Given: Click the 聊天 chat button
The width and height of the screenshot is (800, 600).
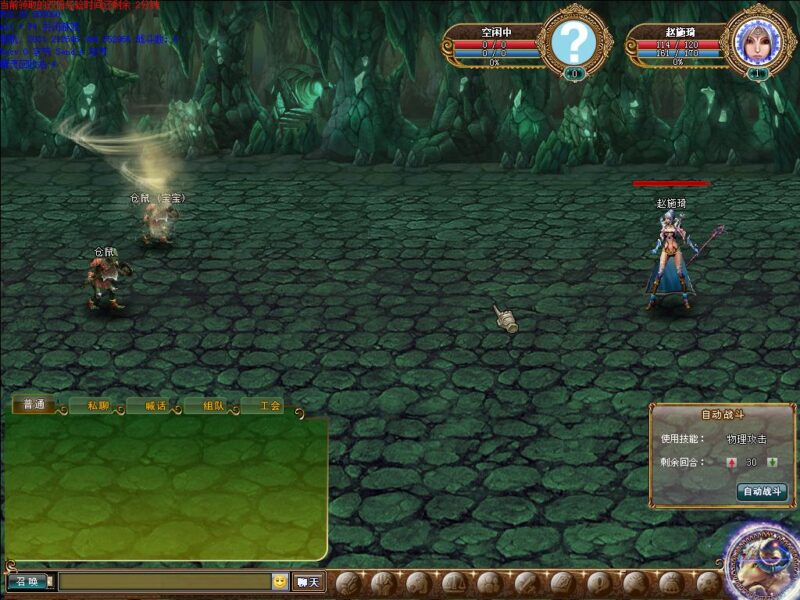Looking at the screenshot, I should [308, 581].
